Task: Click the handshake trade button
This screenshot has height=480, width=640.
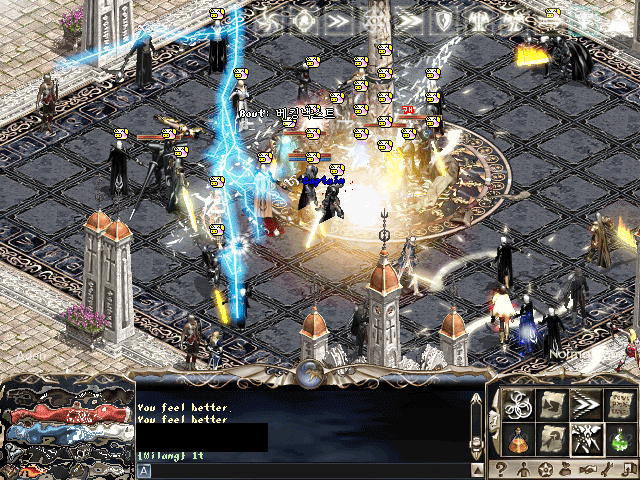Action: pyautogui.click(x=588, y=469)
